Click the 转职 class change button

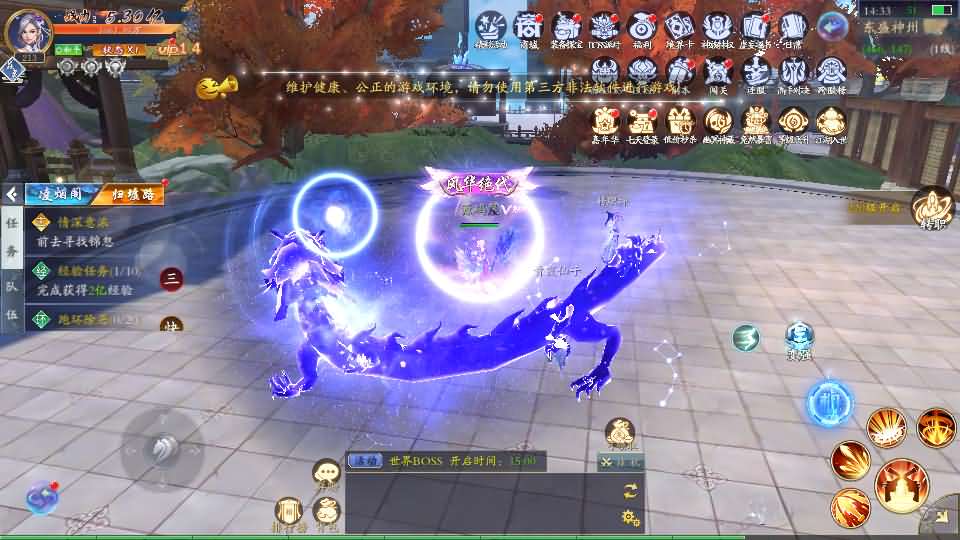click(x=932, y=207)
